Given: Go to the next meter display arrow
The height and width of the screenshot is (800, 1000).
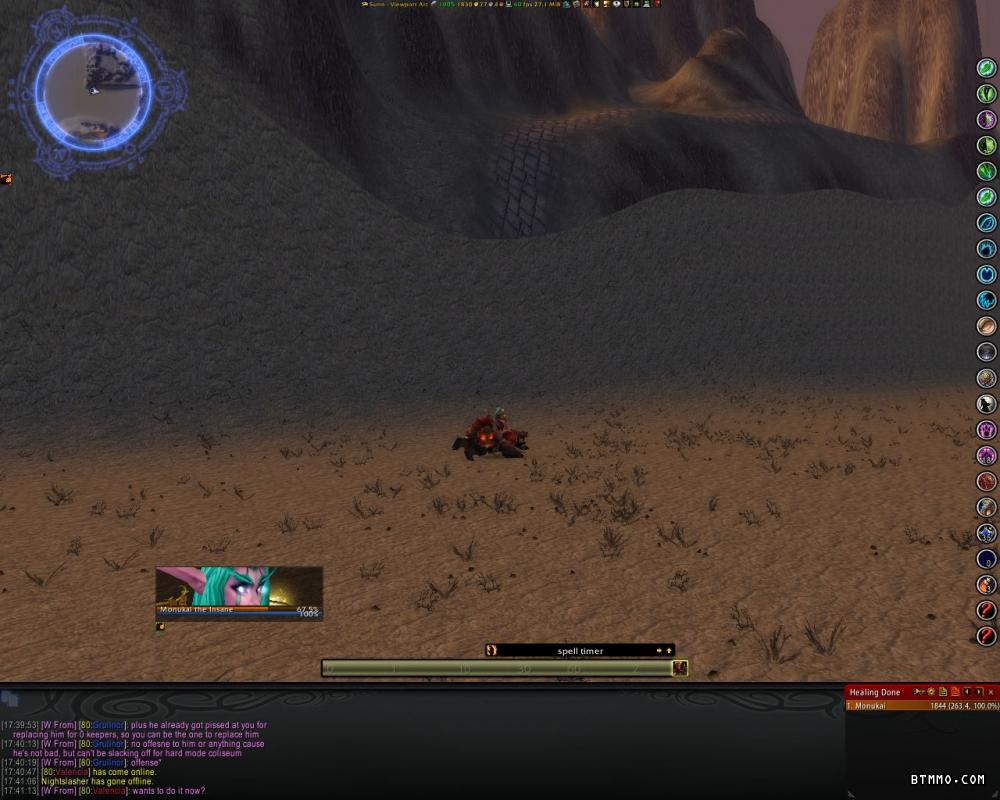Looking at the screenshot, I should (x=979, y=692).
